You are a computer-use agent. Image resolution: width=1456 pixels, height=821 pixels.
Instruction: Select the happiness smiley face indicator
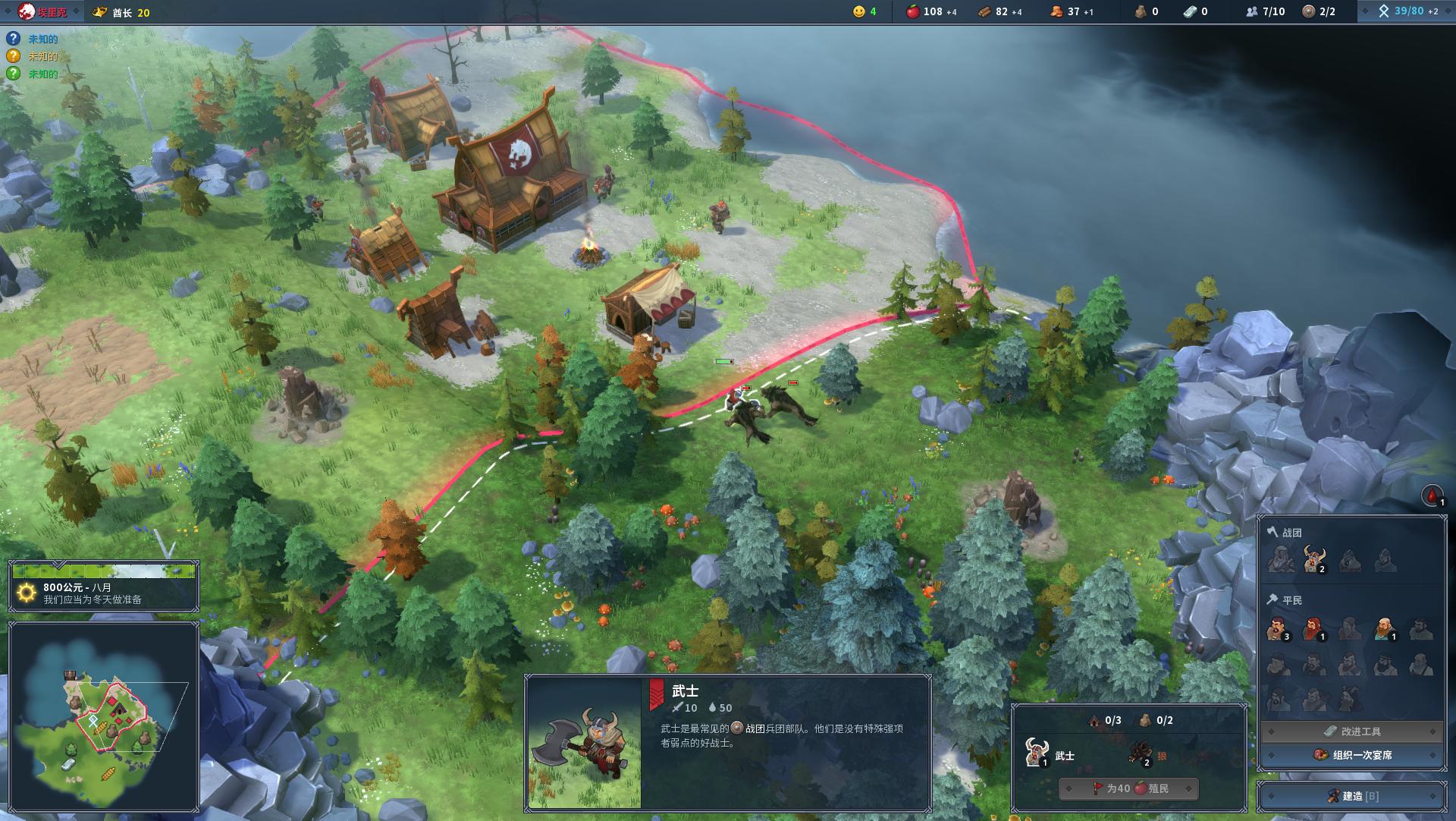859,13
